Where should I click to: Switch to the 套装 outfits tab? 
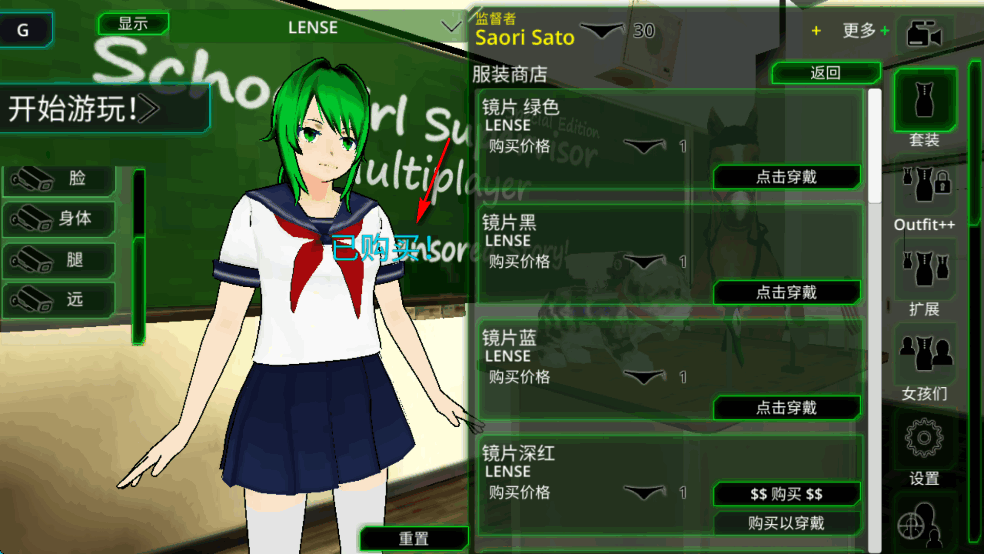click(924, 108)
